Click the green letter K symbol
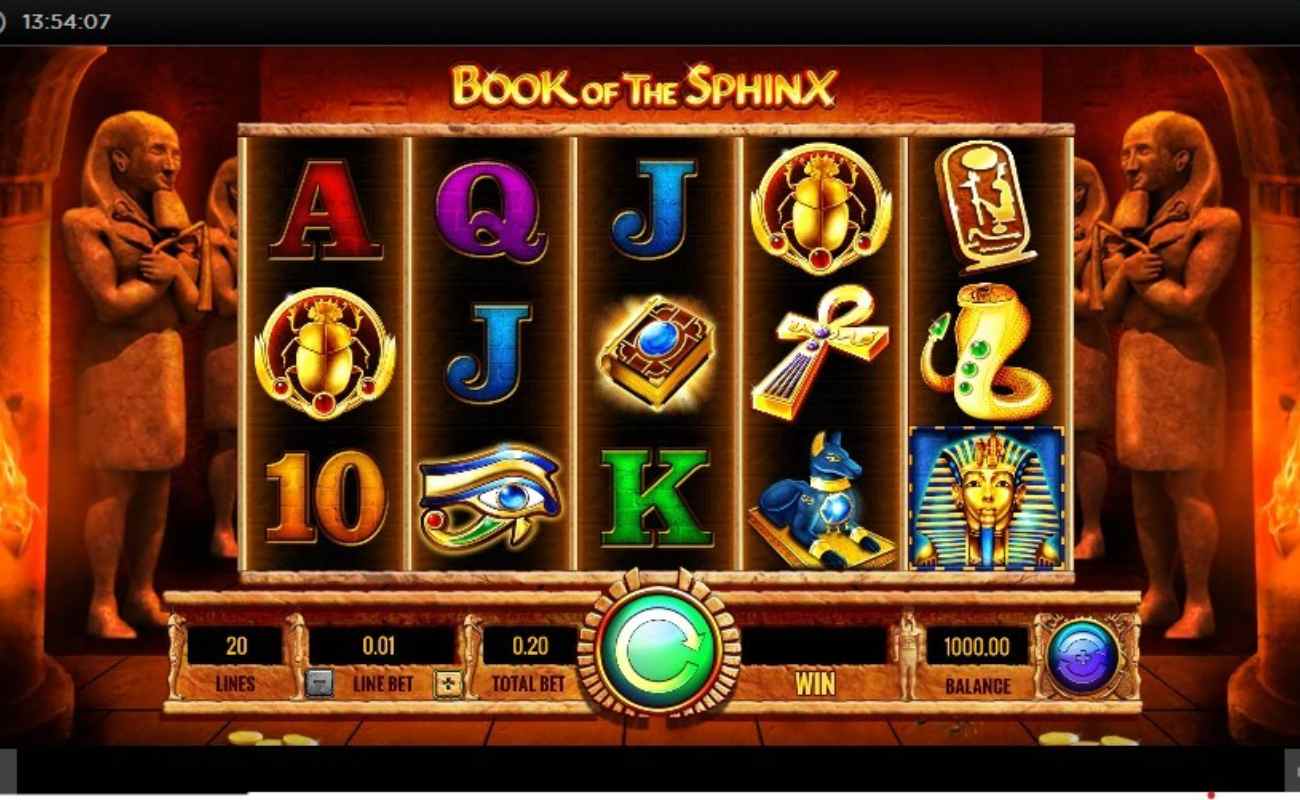This screenshot has width=1300, height=800. click(655, 500)
